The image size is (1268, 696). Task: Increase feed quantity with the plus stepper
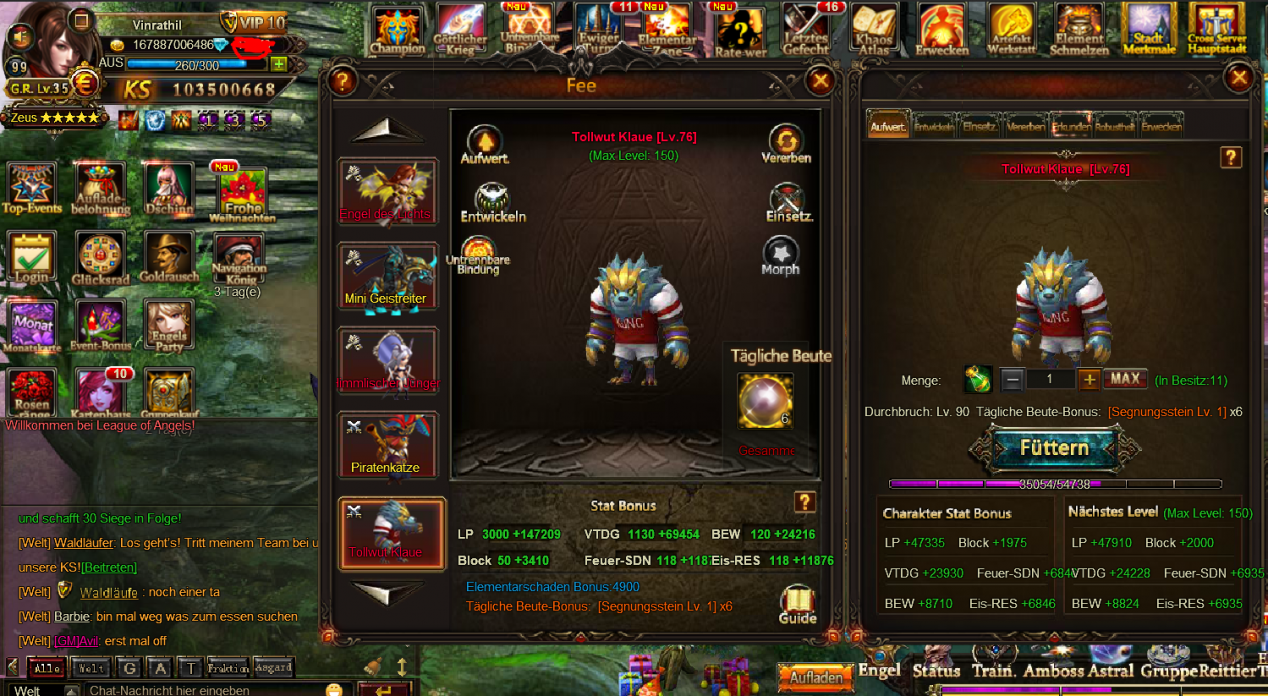pos(1089,380)
